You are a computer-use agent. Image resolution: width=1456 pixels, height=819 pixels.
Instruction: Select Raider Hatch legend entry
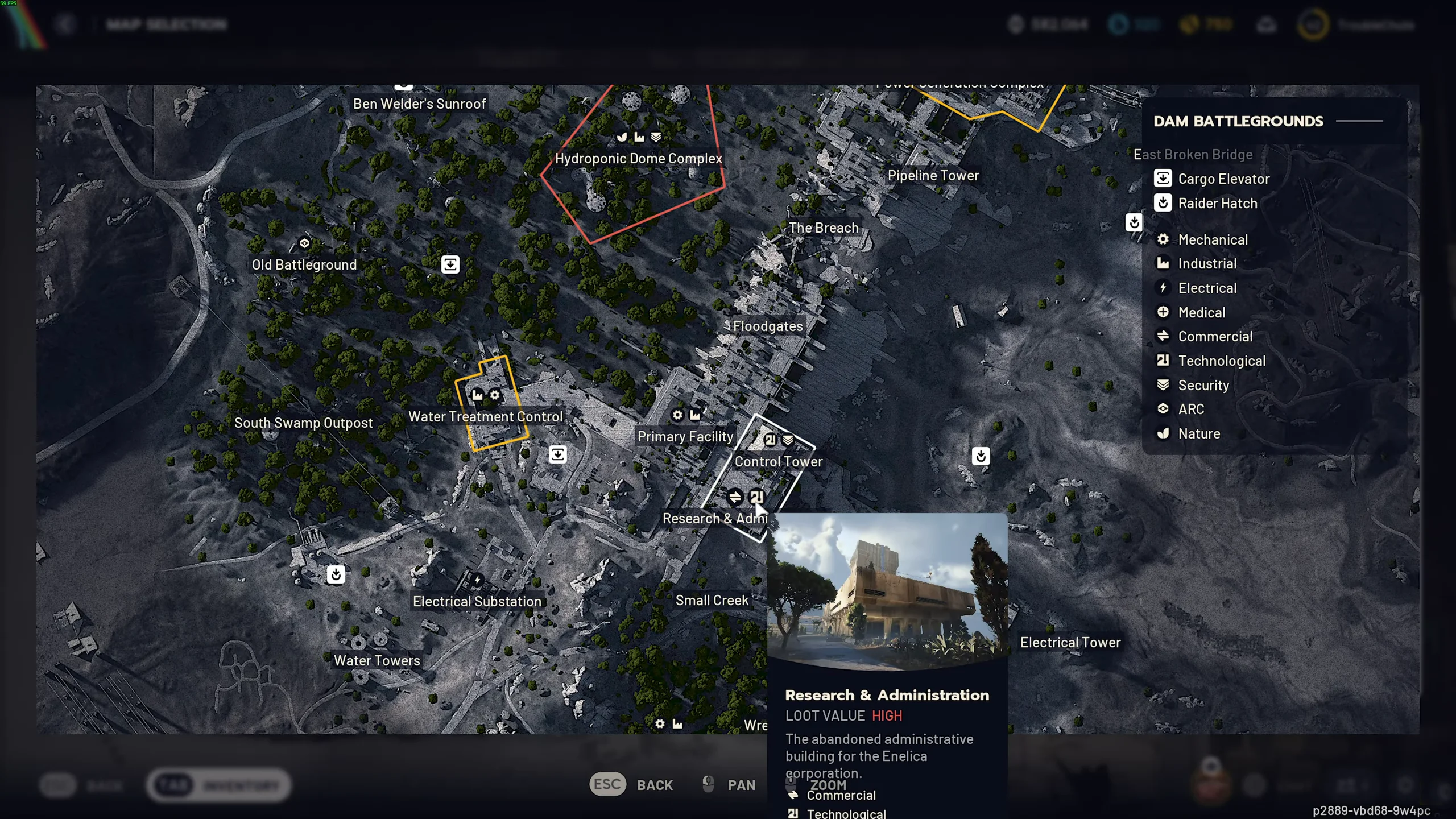(x=1217, y=203)
